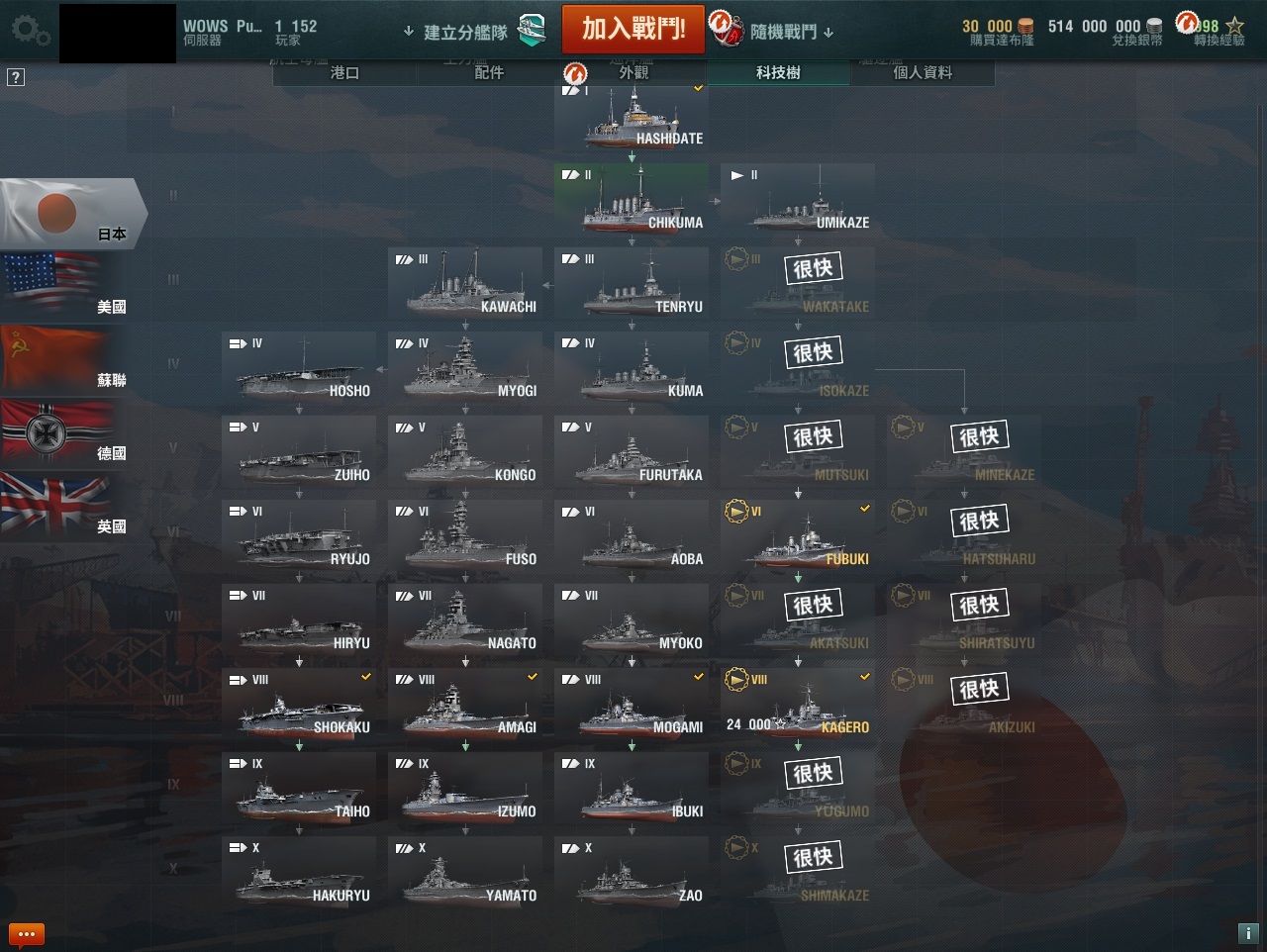
Task: Open the 個人資料 profile tab
Action: point(923,72)
